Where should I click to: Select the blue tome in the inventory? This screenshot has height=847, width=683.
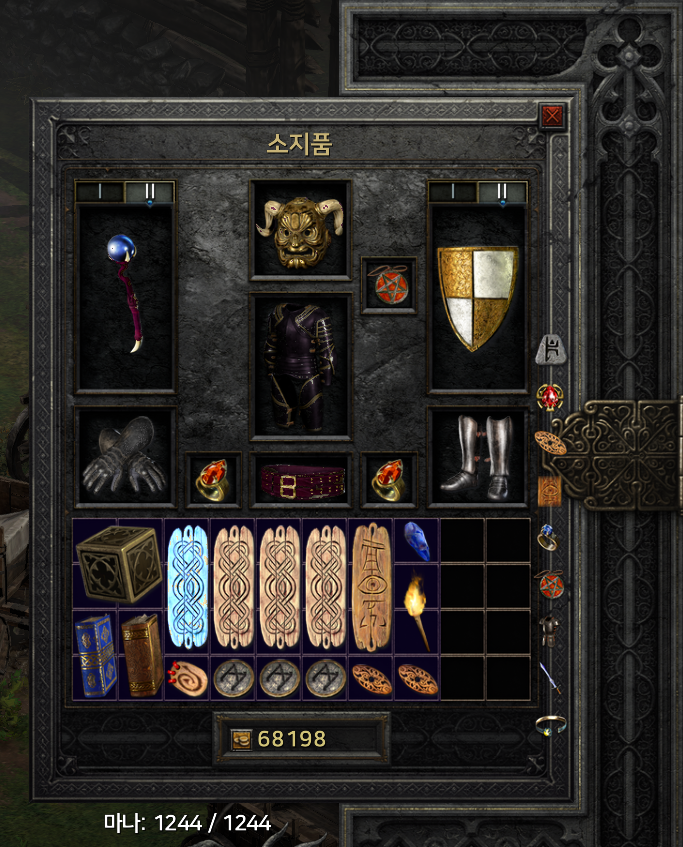[x=95, y=654]
